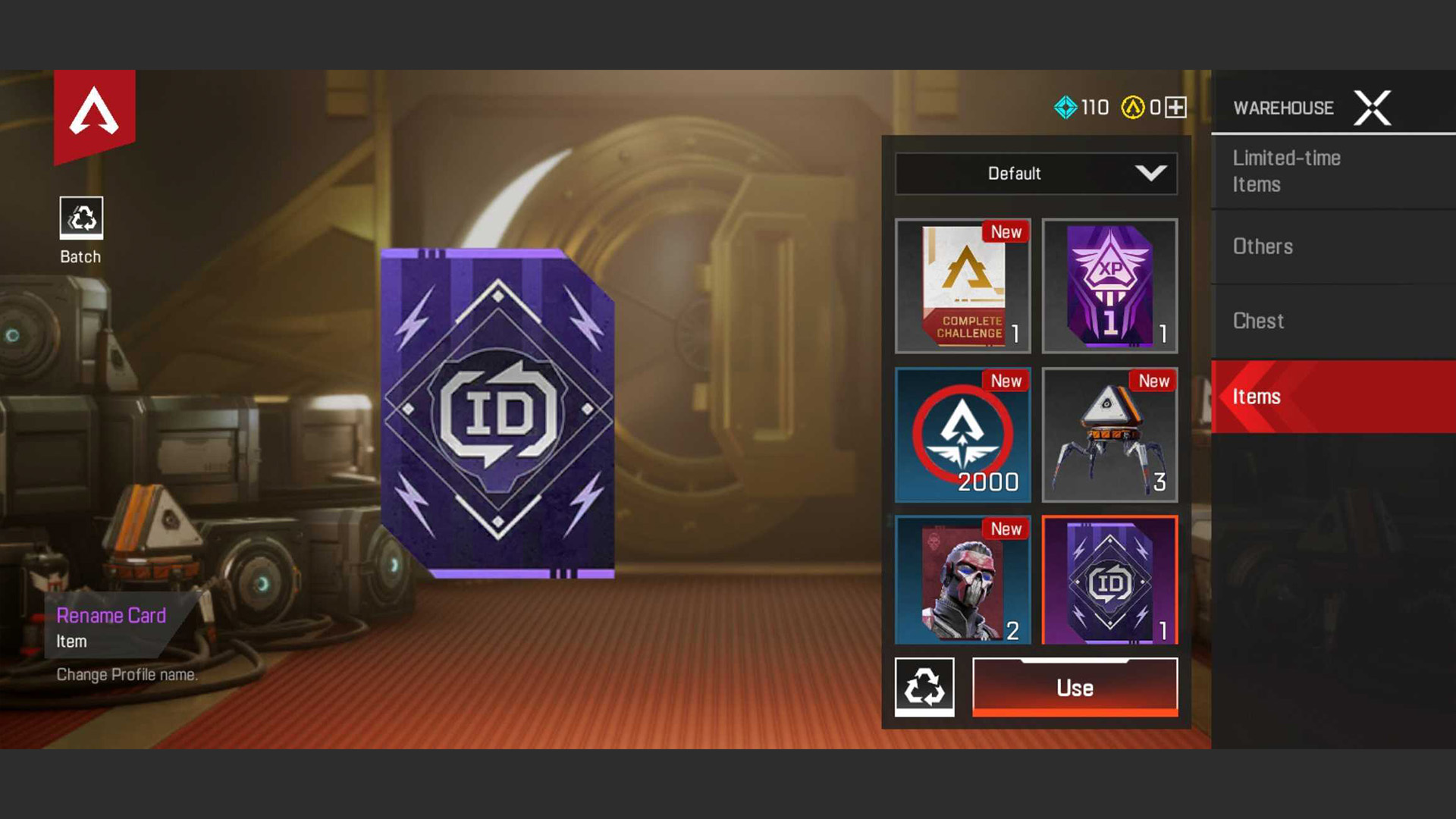Select the spider loot tick item

point(1109,435)
